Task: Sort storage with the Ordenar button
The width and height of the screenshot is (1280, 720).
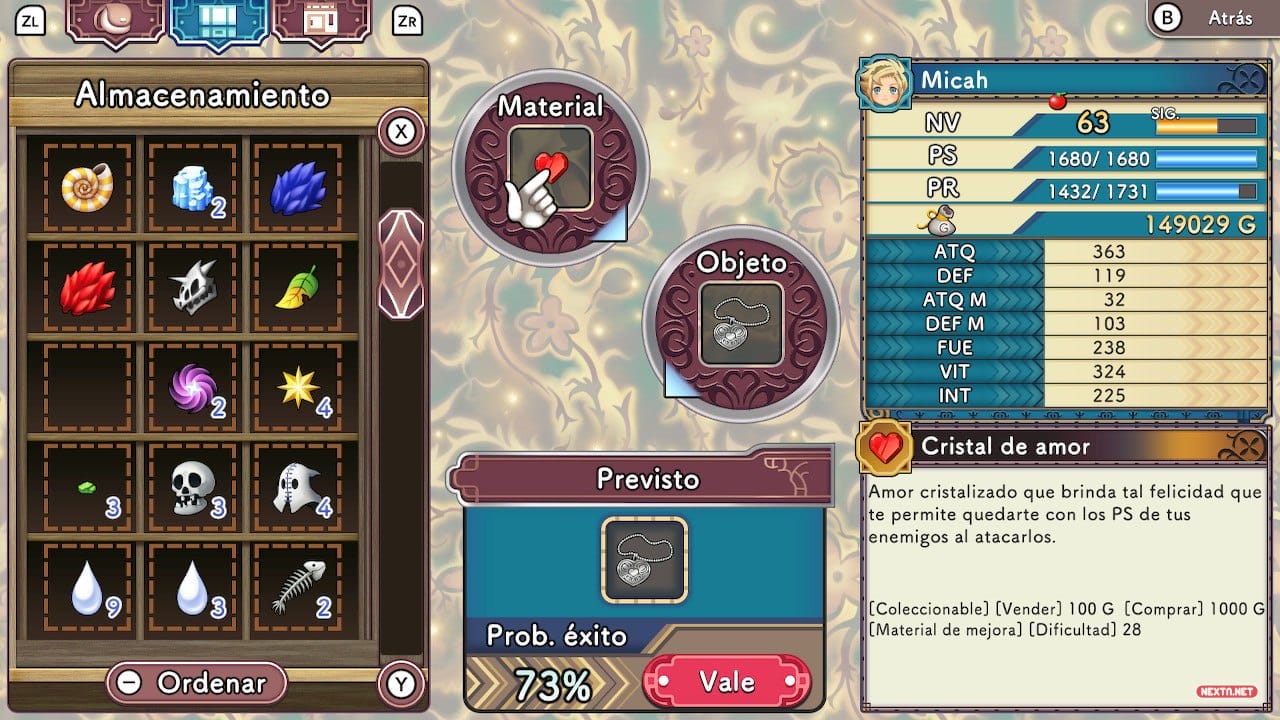Action: (197, 683)
